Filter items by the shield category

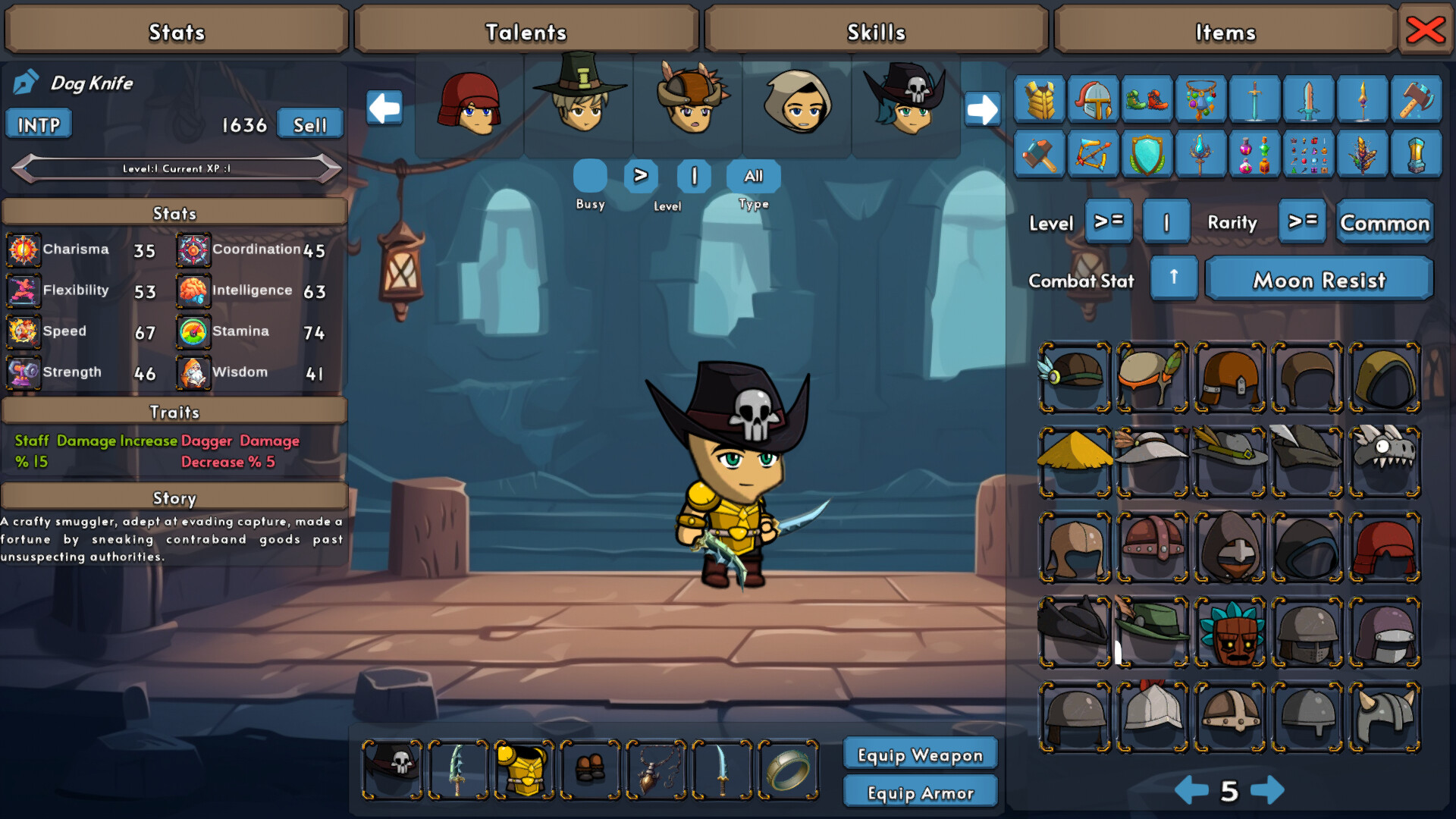click(1146, 154)
